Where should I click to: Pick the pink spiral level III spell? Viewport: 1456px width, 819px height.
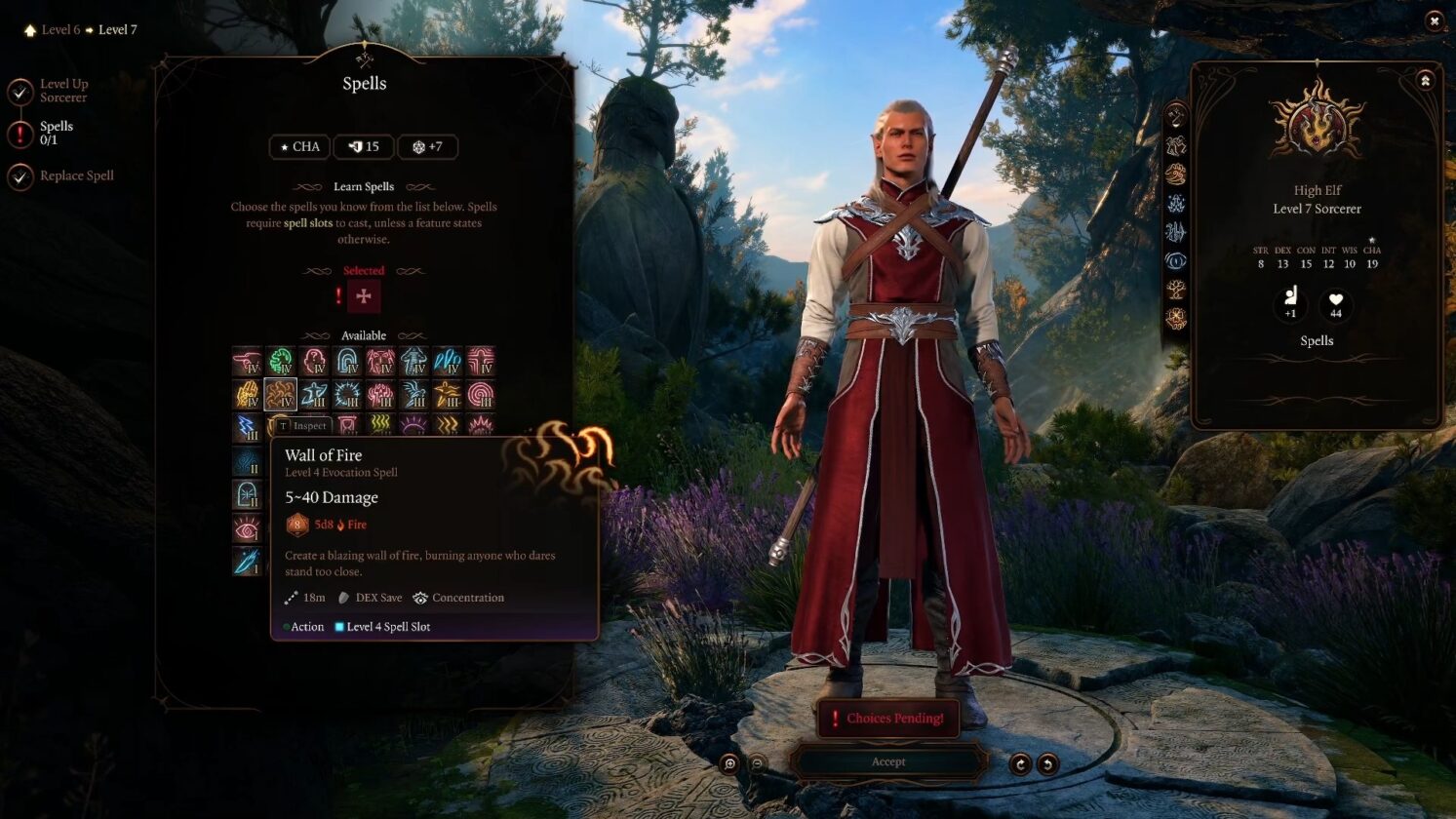pyautogui.click(x=480, y=395)
